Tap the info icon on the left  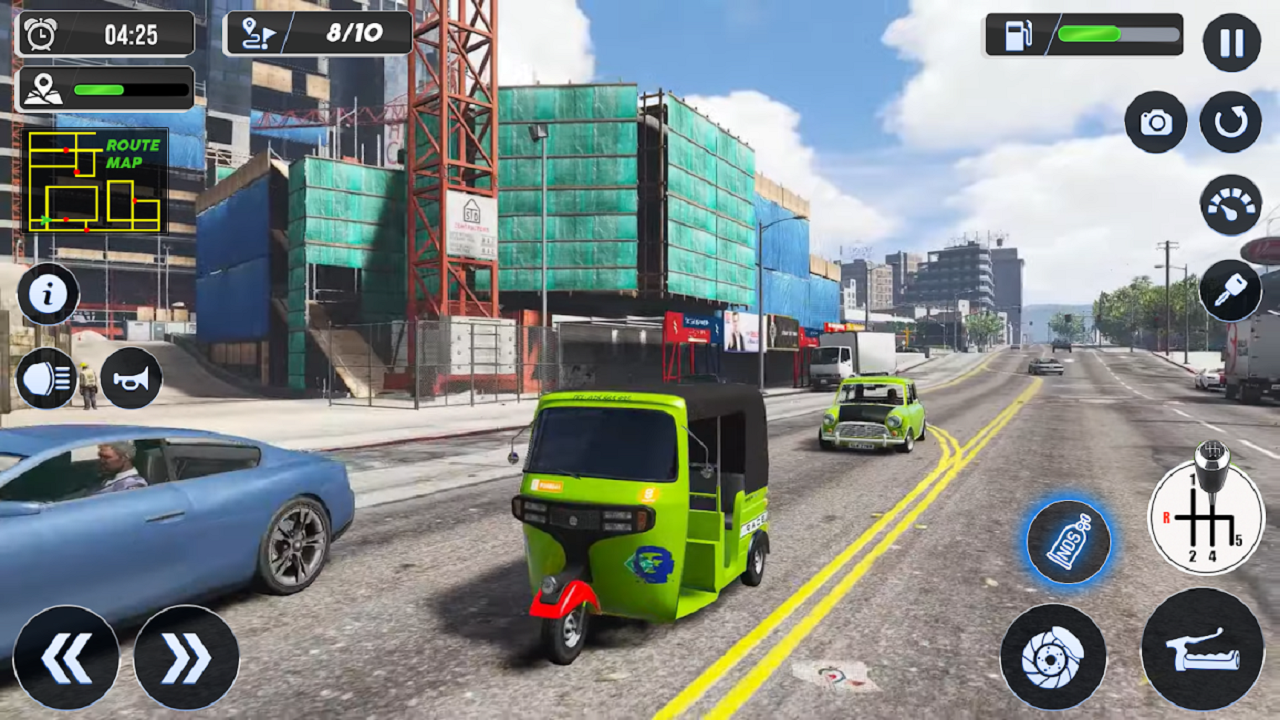point(47,293)
